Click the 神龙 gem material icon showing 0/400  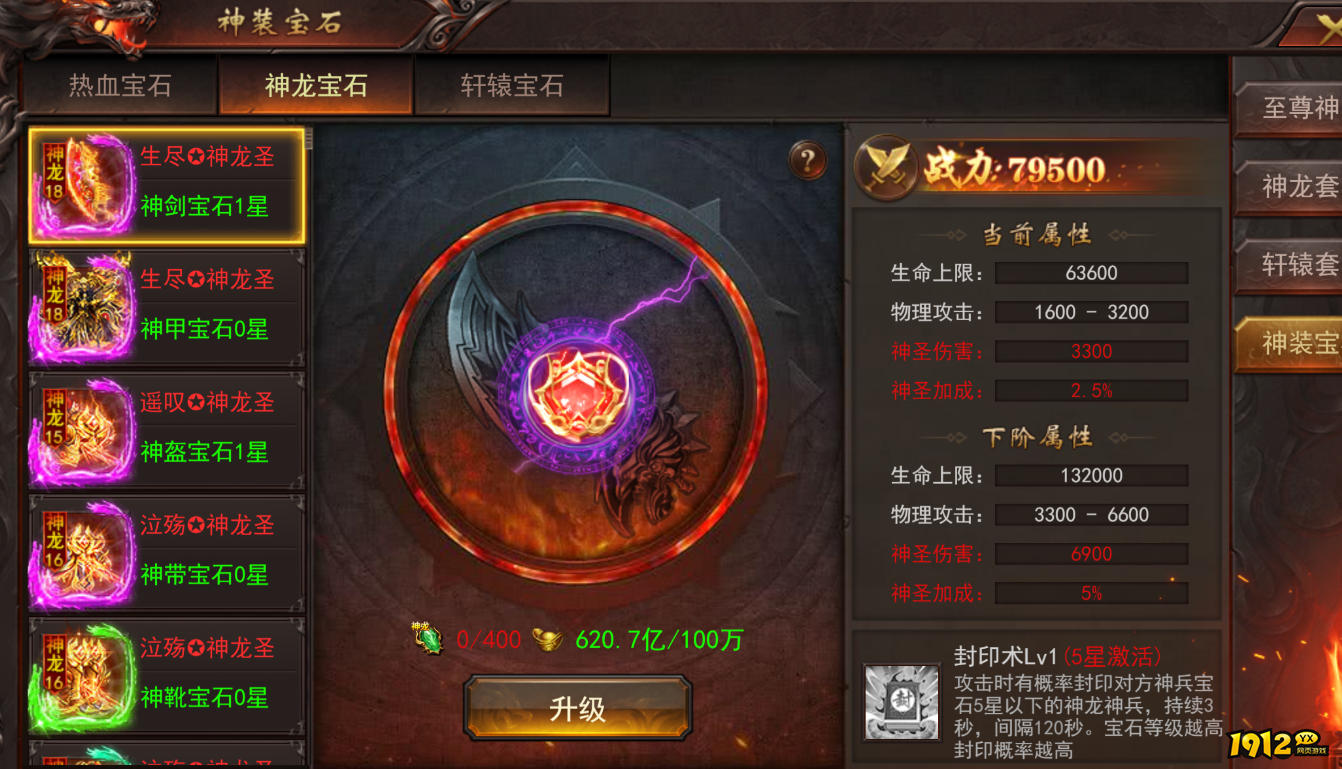click(428, 638)
